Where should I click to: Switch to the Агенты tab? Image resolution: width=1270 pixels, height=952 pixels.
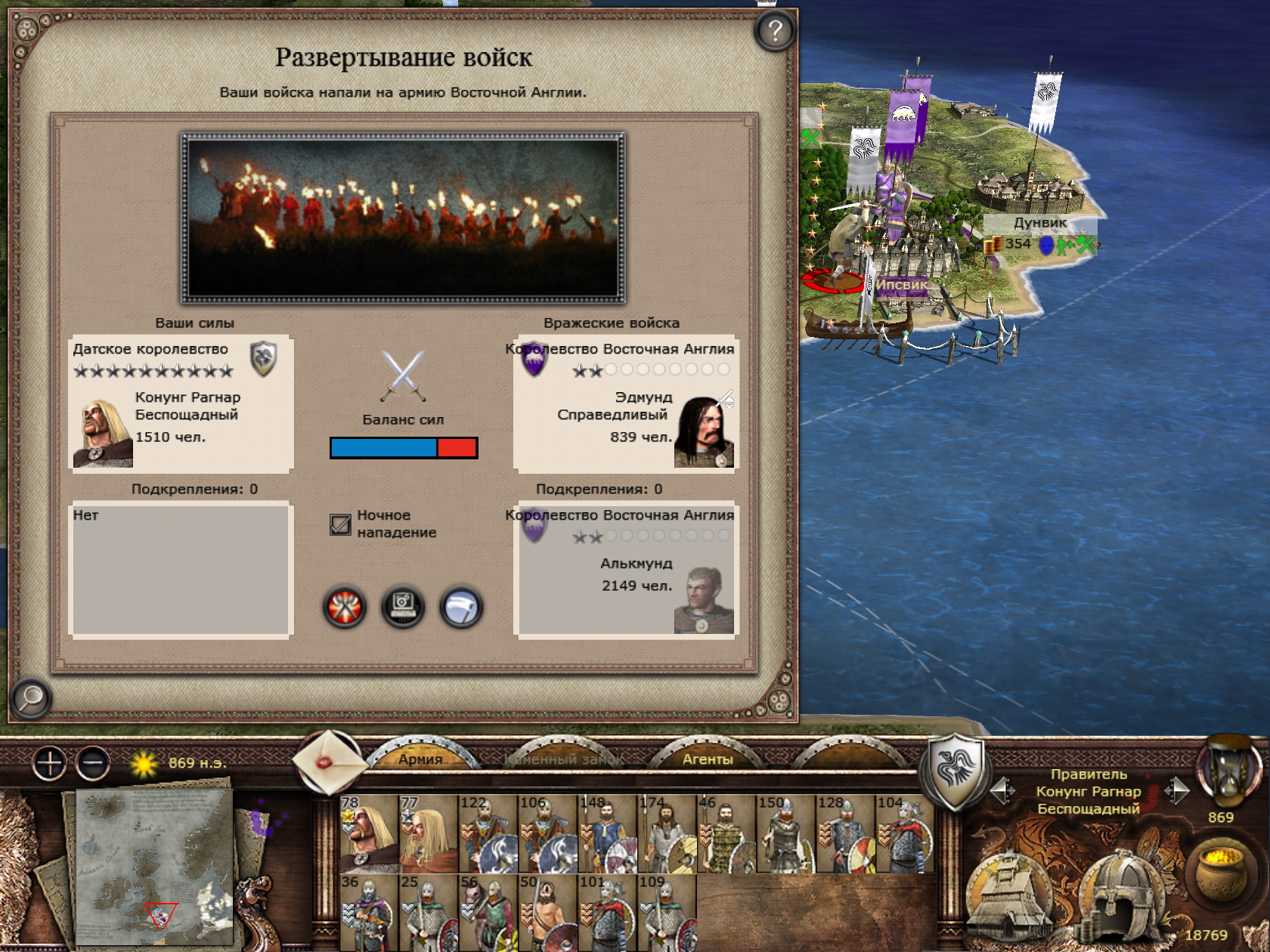click(x=708, y=759)
